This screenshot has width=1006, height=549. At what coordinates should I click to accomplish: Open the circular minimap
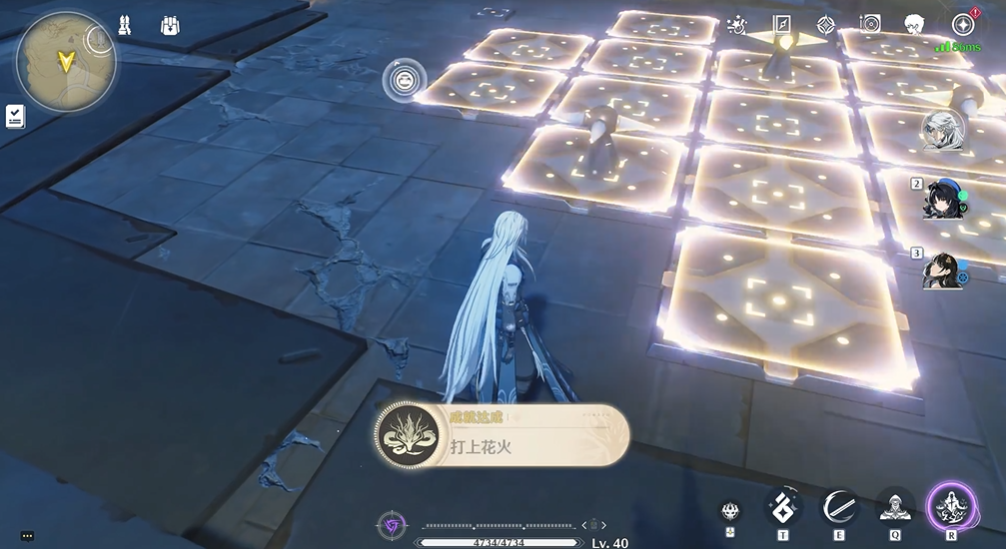point(65,61)
